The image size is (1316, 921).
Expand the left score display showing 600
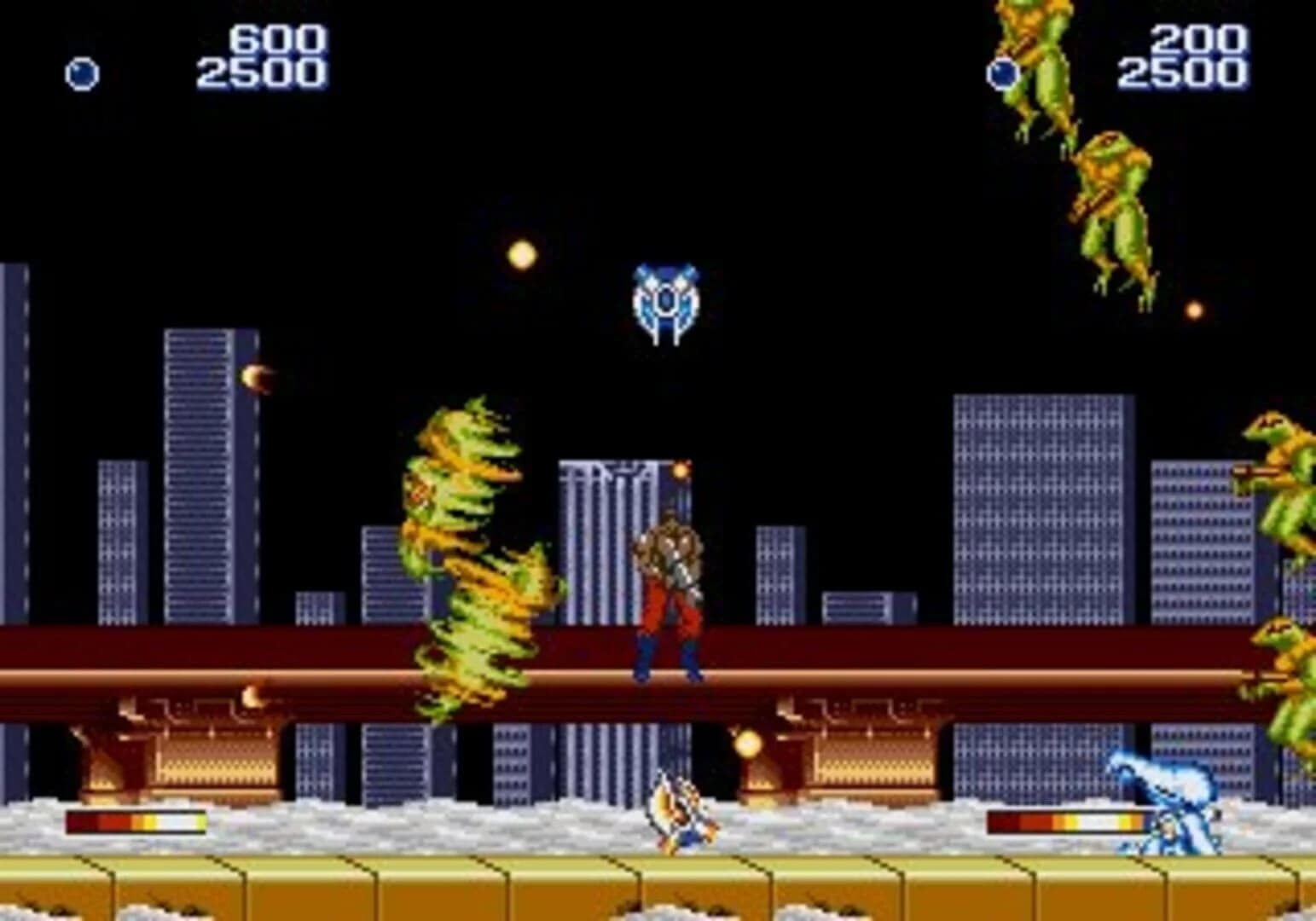point(273,38)
